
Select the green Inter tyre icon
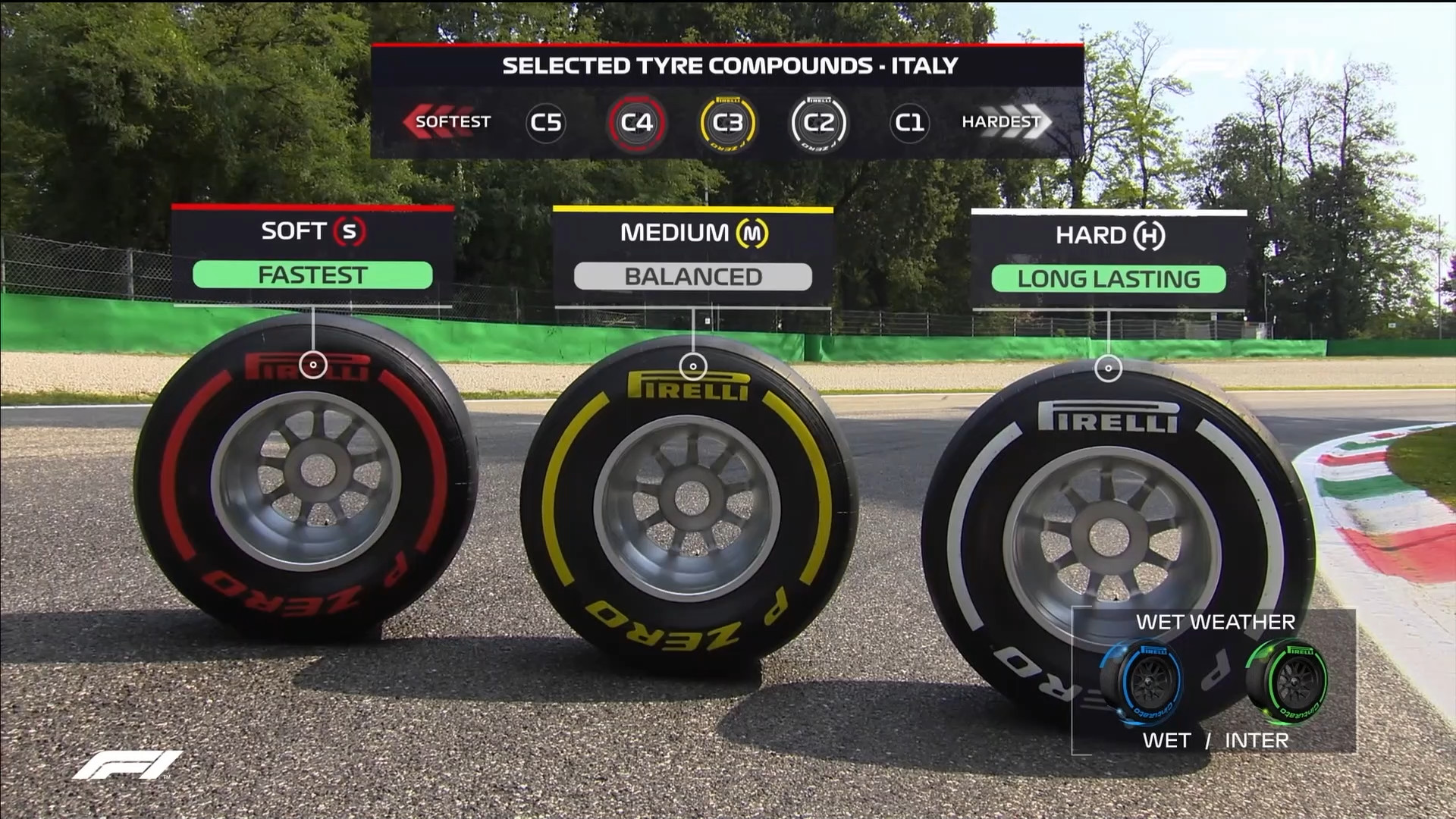[1288, 681]
